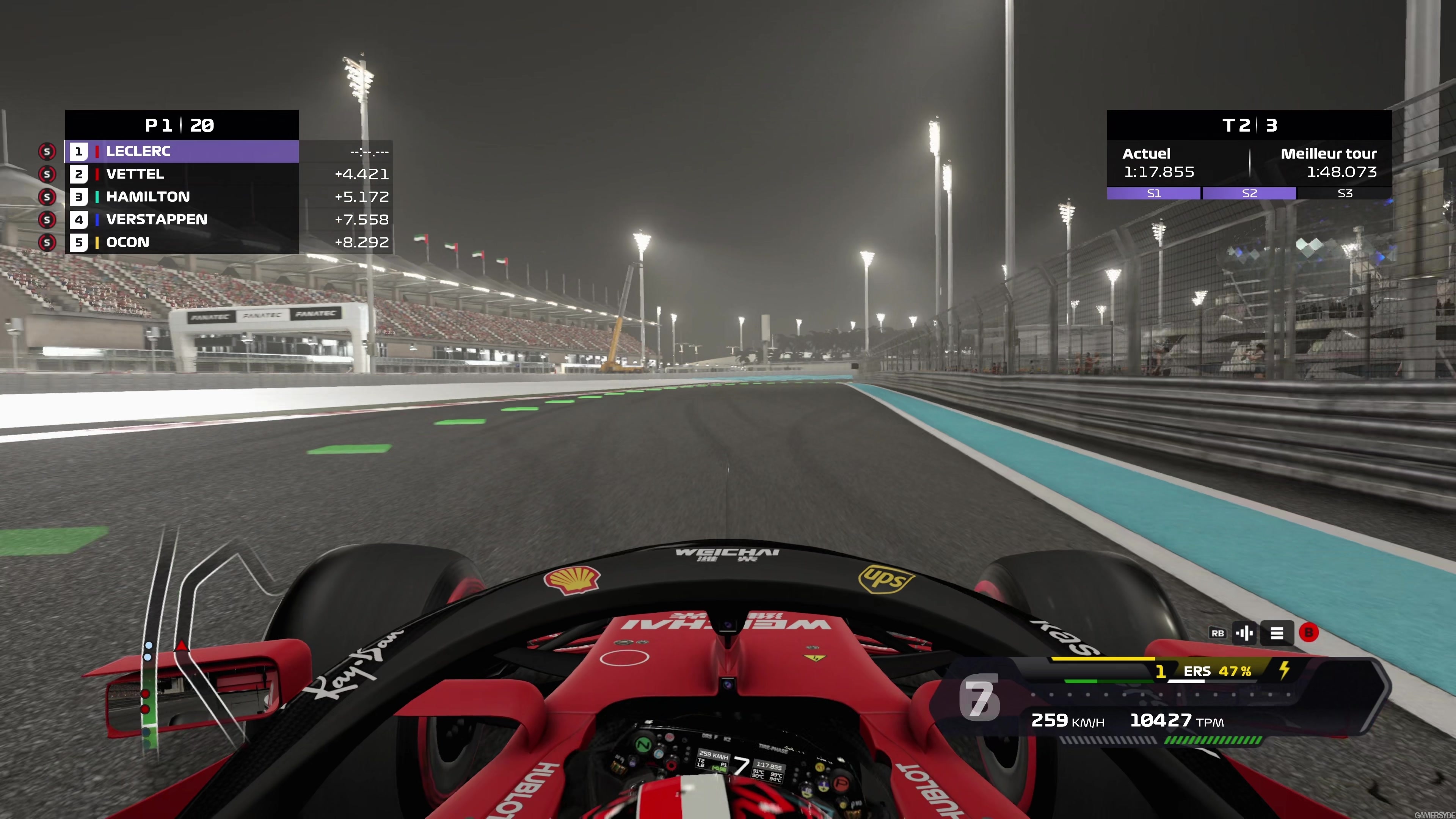Open the hamburger menu icon near the track edge
Screen dimensions: 1456x819
point(1277,633)
